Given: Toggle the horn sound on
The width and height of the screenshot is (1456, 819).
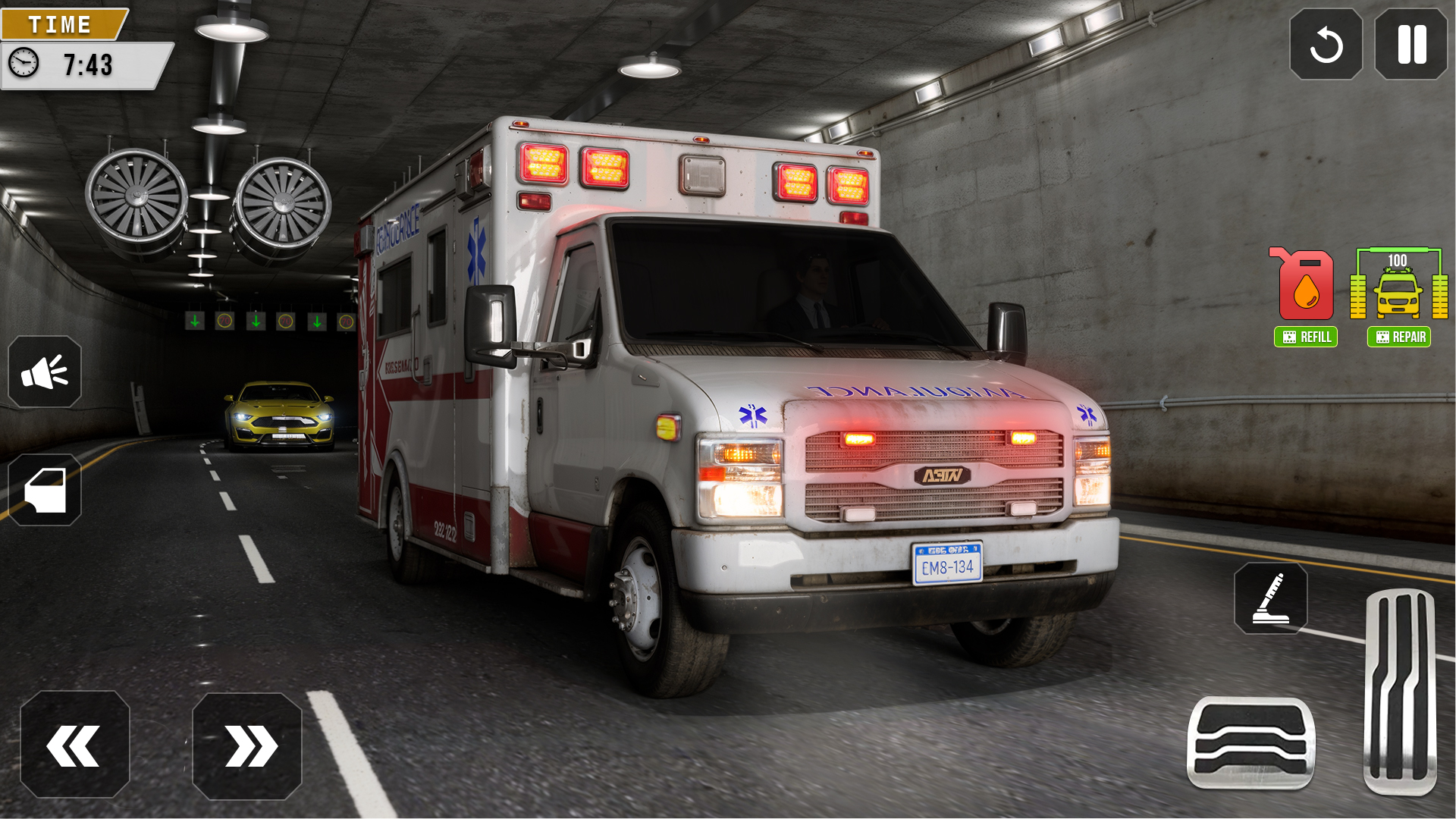Looking at the screenshot, I should 45,372.
